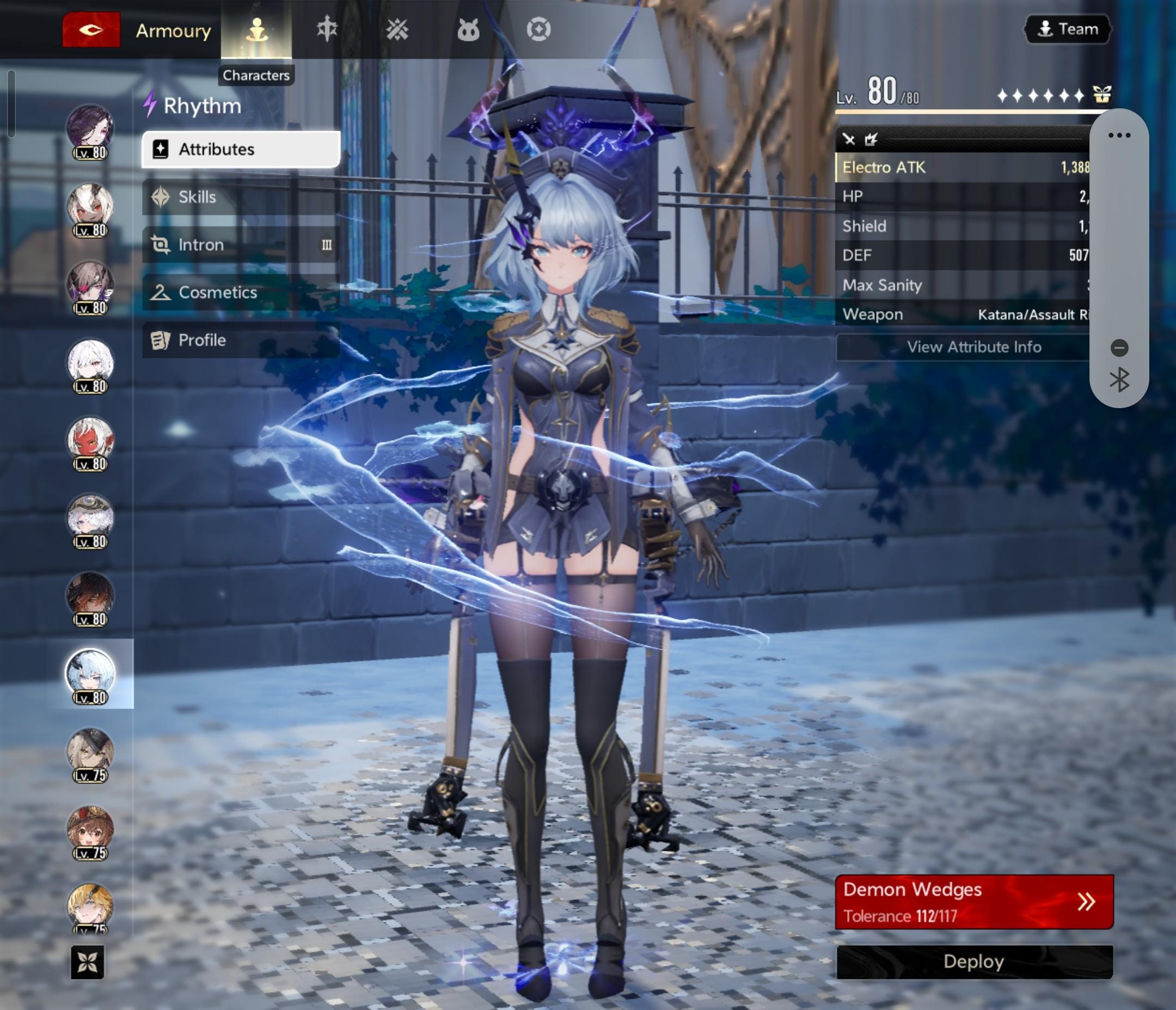
Task: Pick the blonde character portrait
Action: coord(90,906)
